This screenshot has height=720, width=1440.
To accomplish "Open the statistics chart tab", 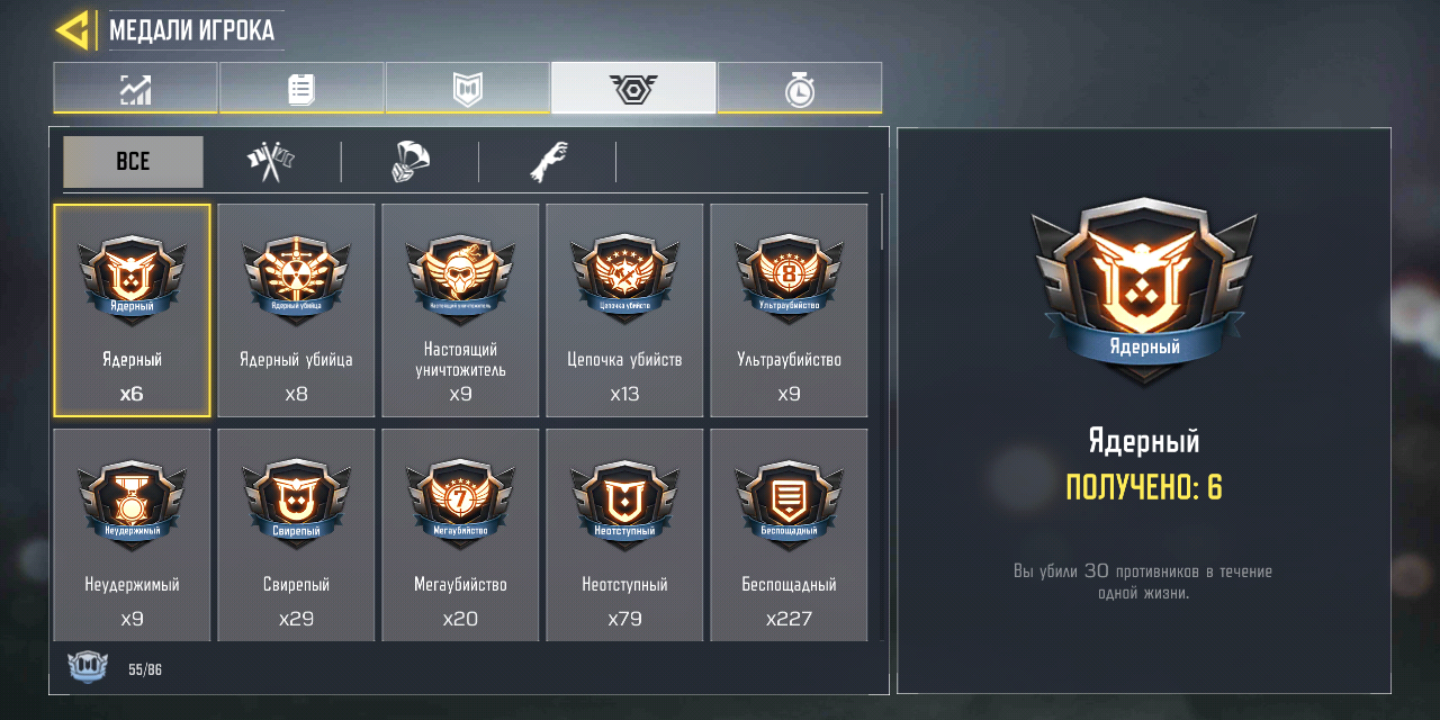I will tap(135, 88).
